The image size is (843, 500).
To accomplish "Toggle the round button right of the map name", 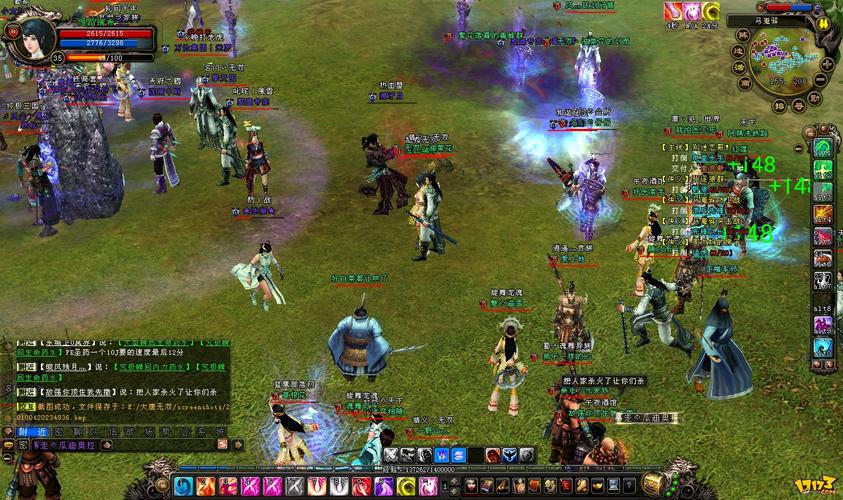I will point(823,25).
